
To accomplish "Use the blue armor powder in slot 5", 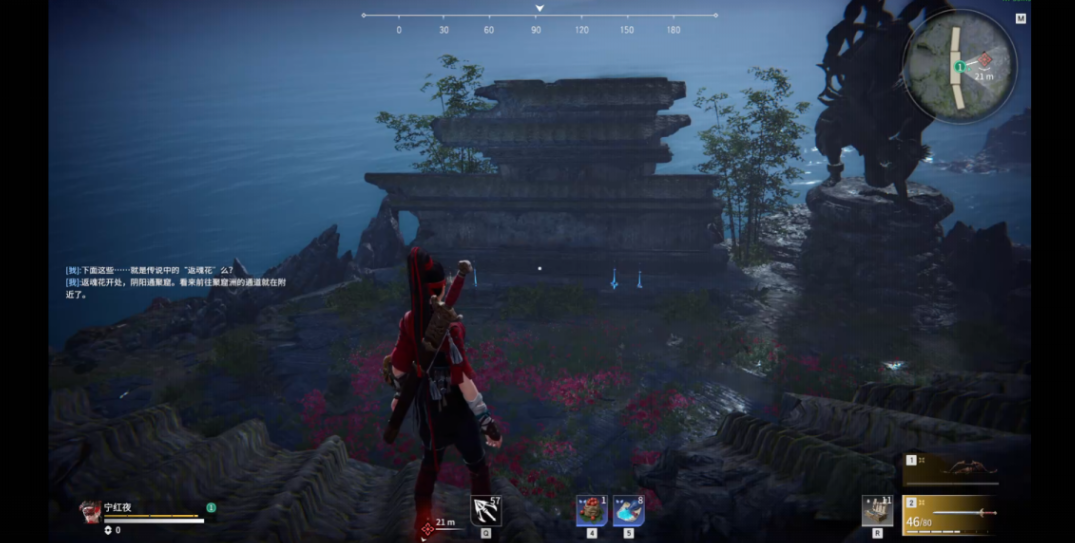I will pyautogui.click(x=628, y=510).
